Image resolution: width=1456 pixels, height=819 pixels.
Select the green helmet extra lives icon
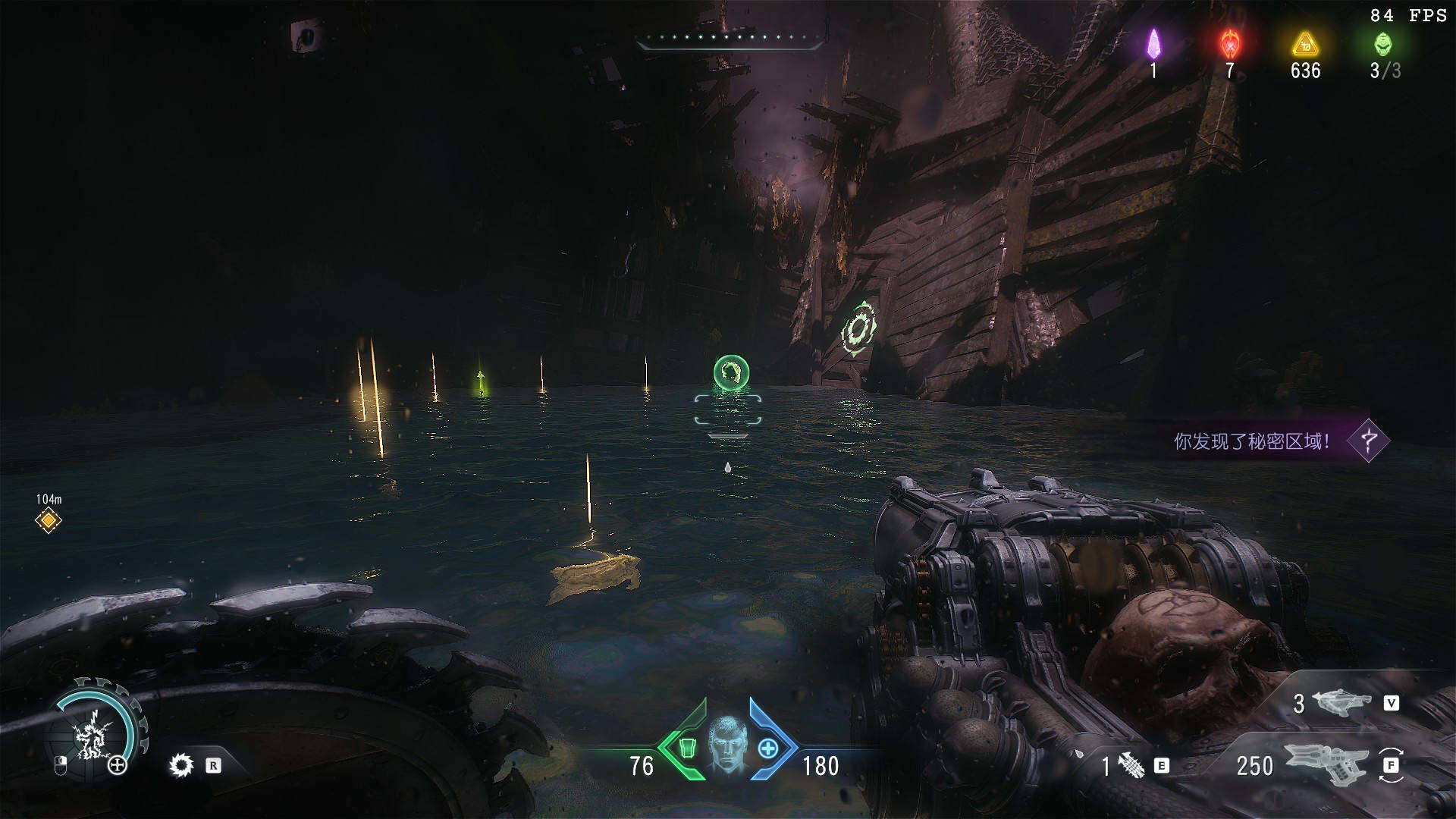[1383, 44]
